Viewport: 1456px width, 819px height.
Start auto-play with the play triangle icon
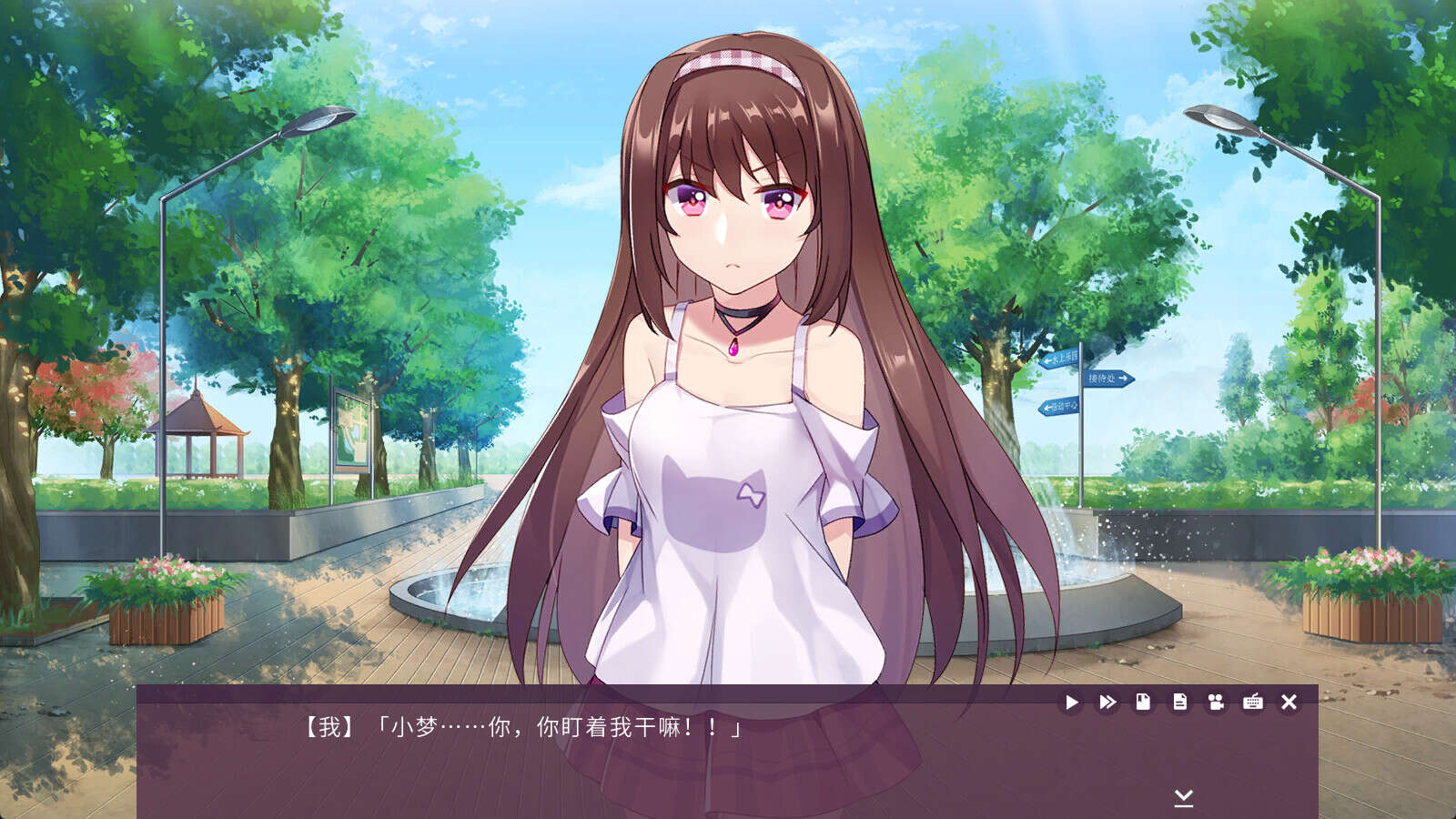pos(1071,703)
